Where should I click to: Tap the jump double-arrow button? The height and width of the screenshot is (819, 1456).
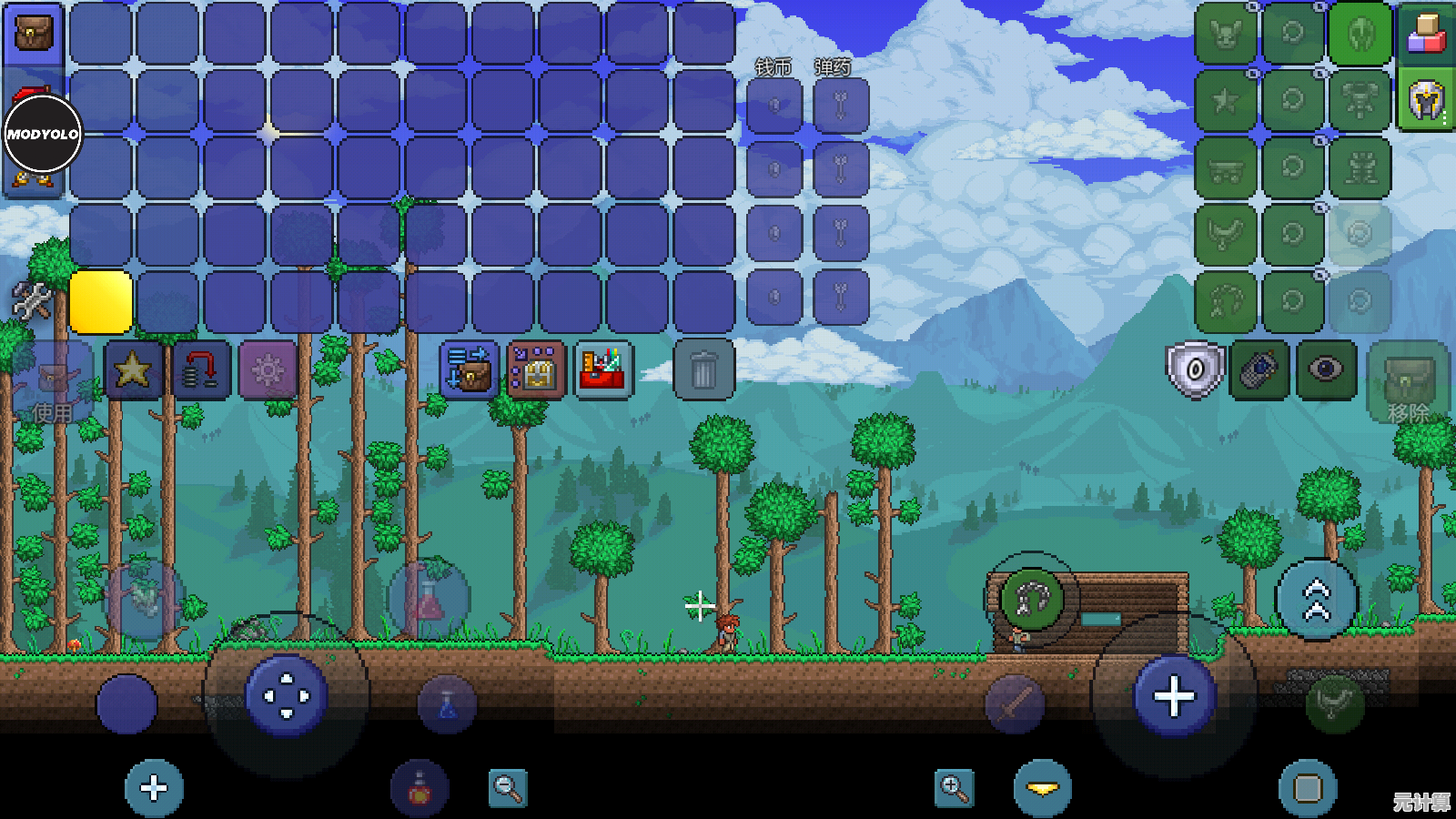[x=1317, y=600]
